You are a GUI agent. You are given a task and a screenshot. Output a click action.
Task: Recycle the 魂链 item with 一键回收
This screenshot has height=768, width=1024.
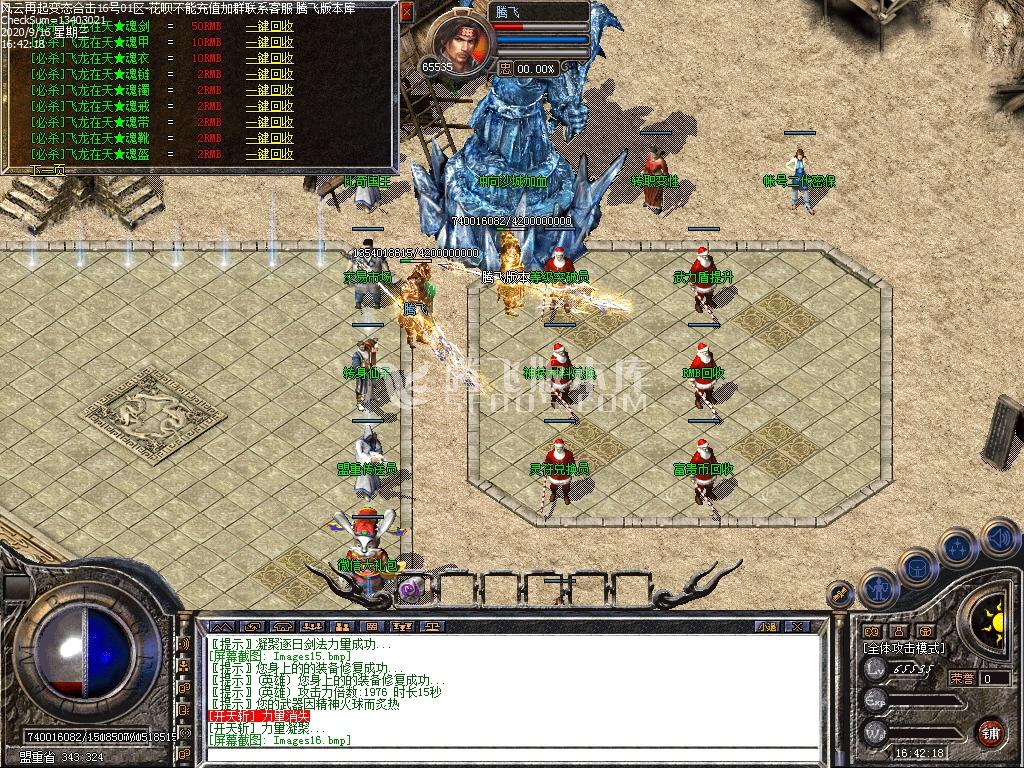pos(270,74)
